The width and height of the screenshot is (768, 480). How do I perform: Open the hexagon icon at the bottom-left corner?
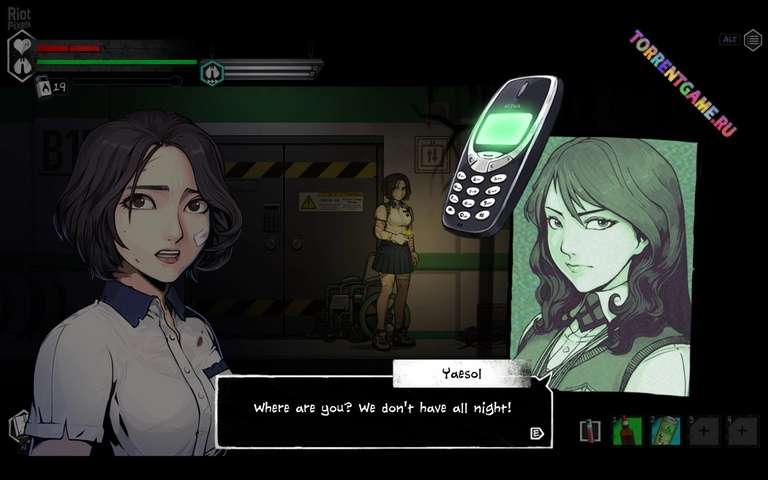[19, 427]
